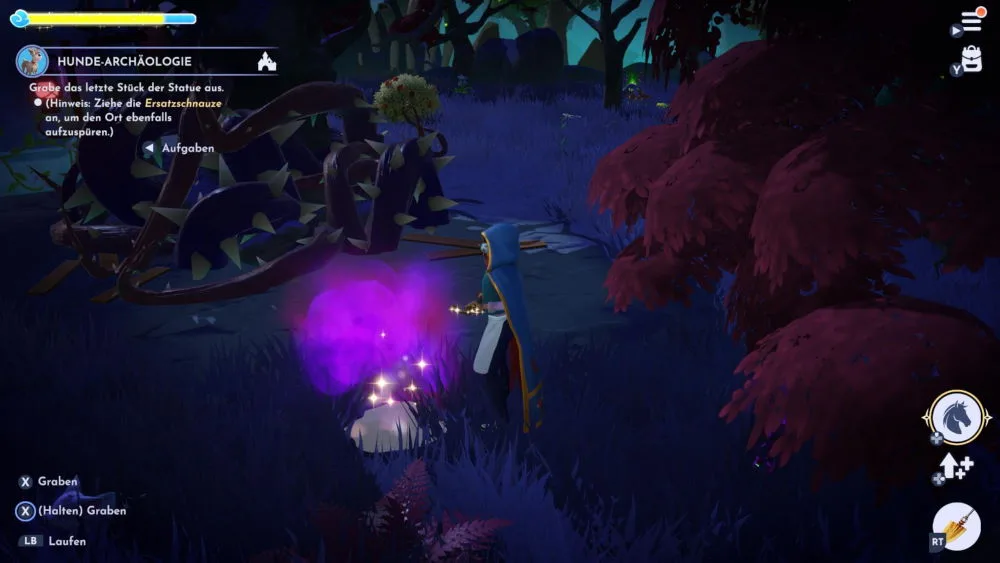Open the hamburger menu with notification dot
The image size is (1000, 563).
point(971,21)
